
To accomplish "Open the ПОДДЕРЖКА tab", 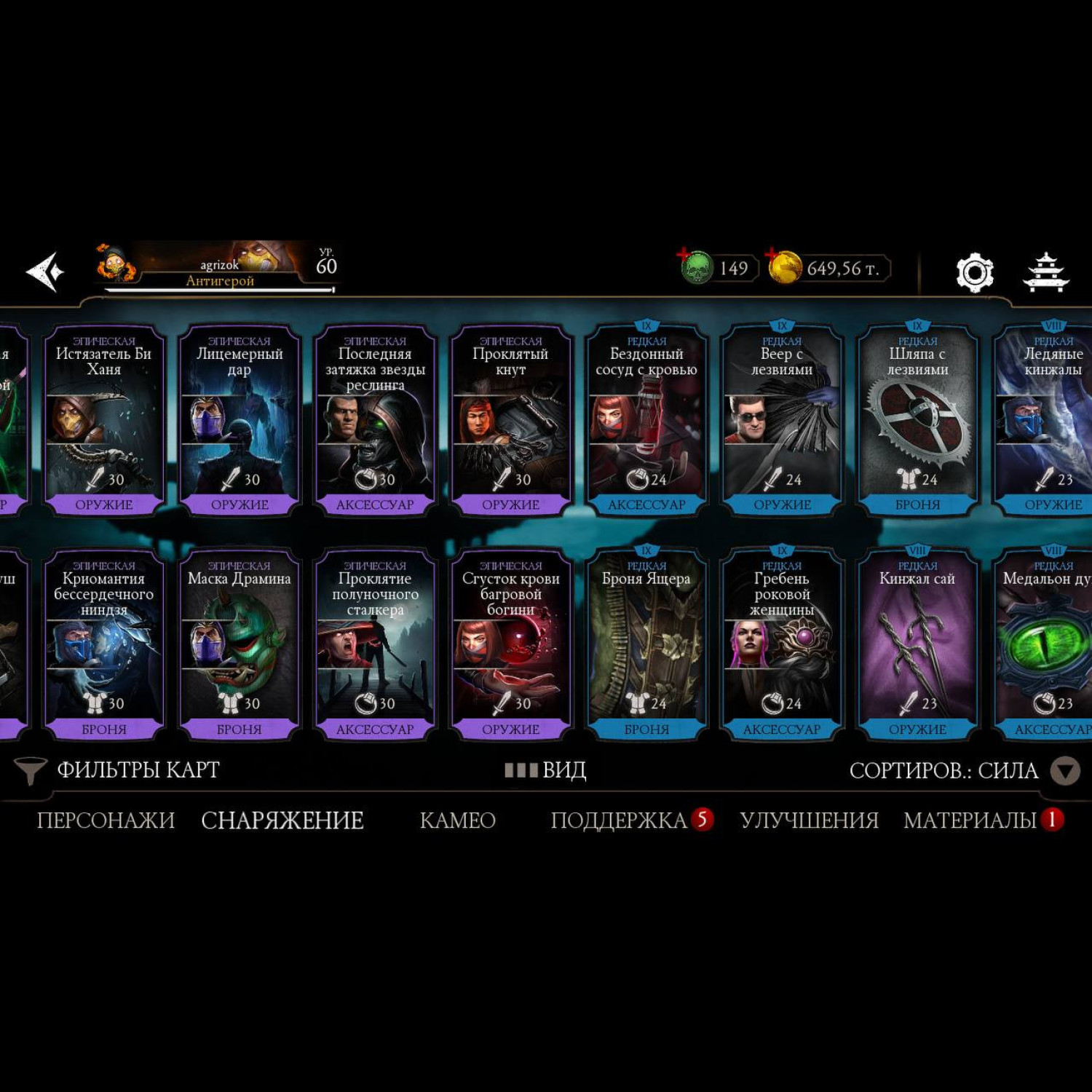I will [619, 820].
